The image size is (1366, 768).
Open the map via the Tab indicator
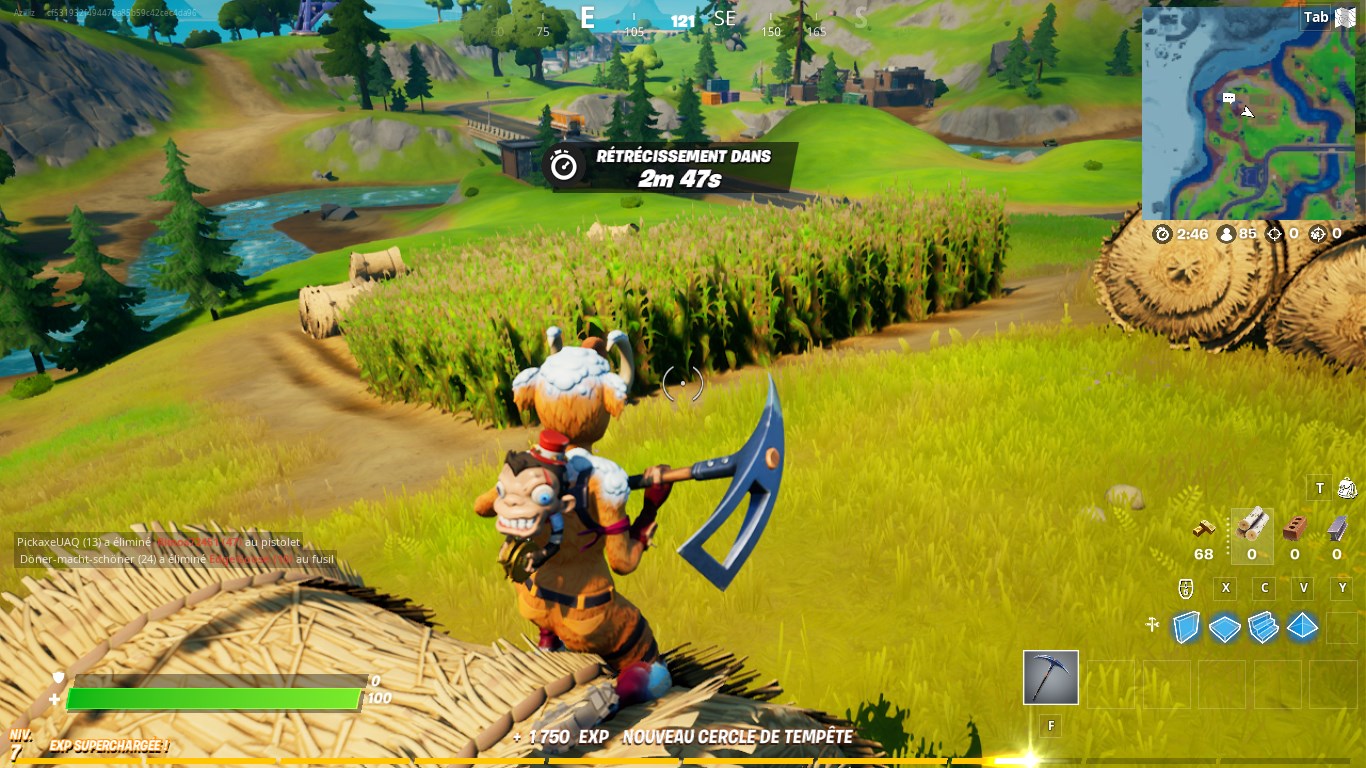tap(1316, 17)
